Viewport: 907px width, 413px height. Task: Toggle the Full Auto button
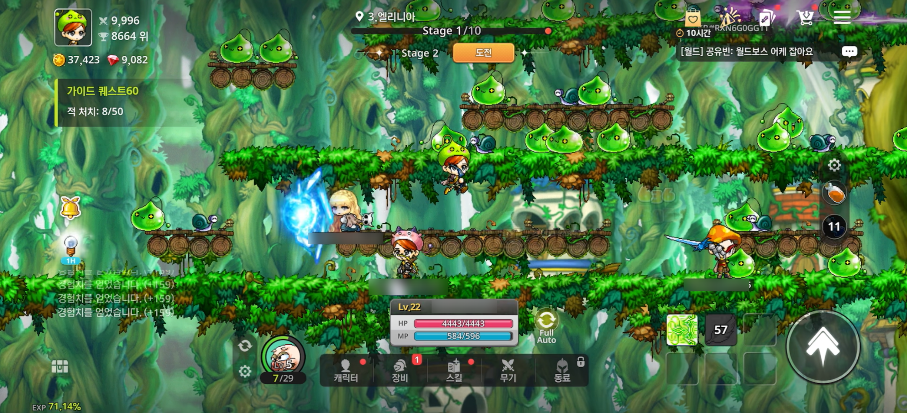click(546, 325)
